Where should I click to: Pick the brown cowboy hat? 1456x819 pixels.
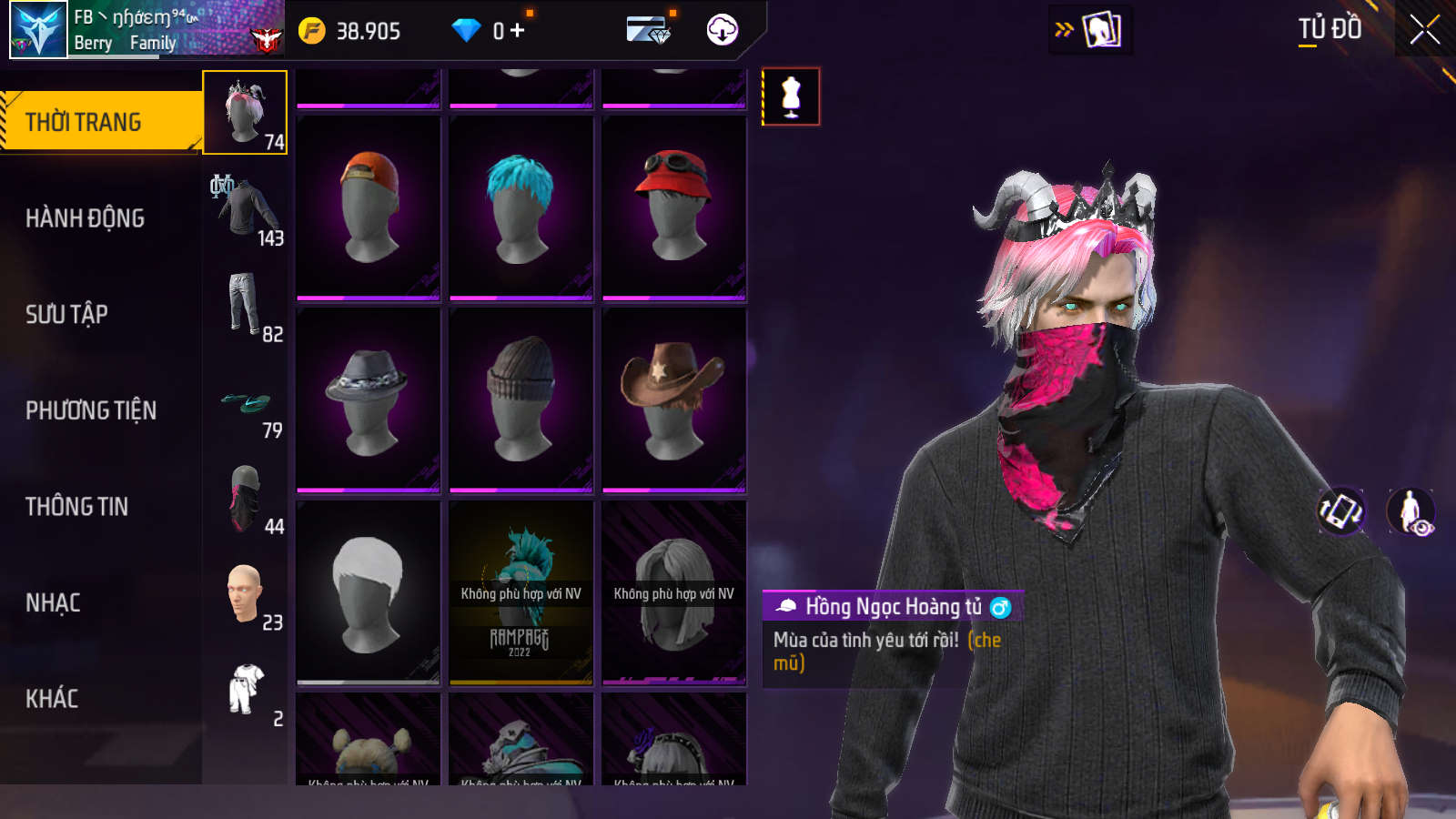tap(674, 400)
